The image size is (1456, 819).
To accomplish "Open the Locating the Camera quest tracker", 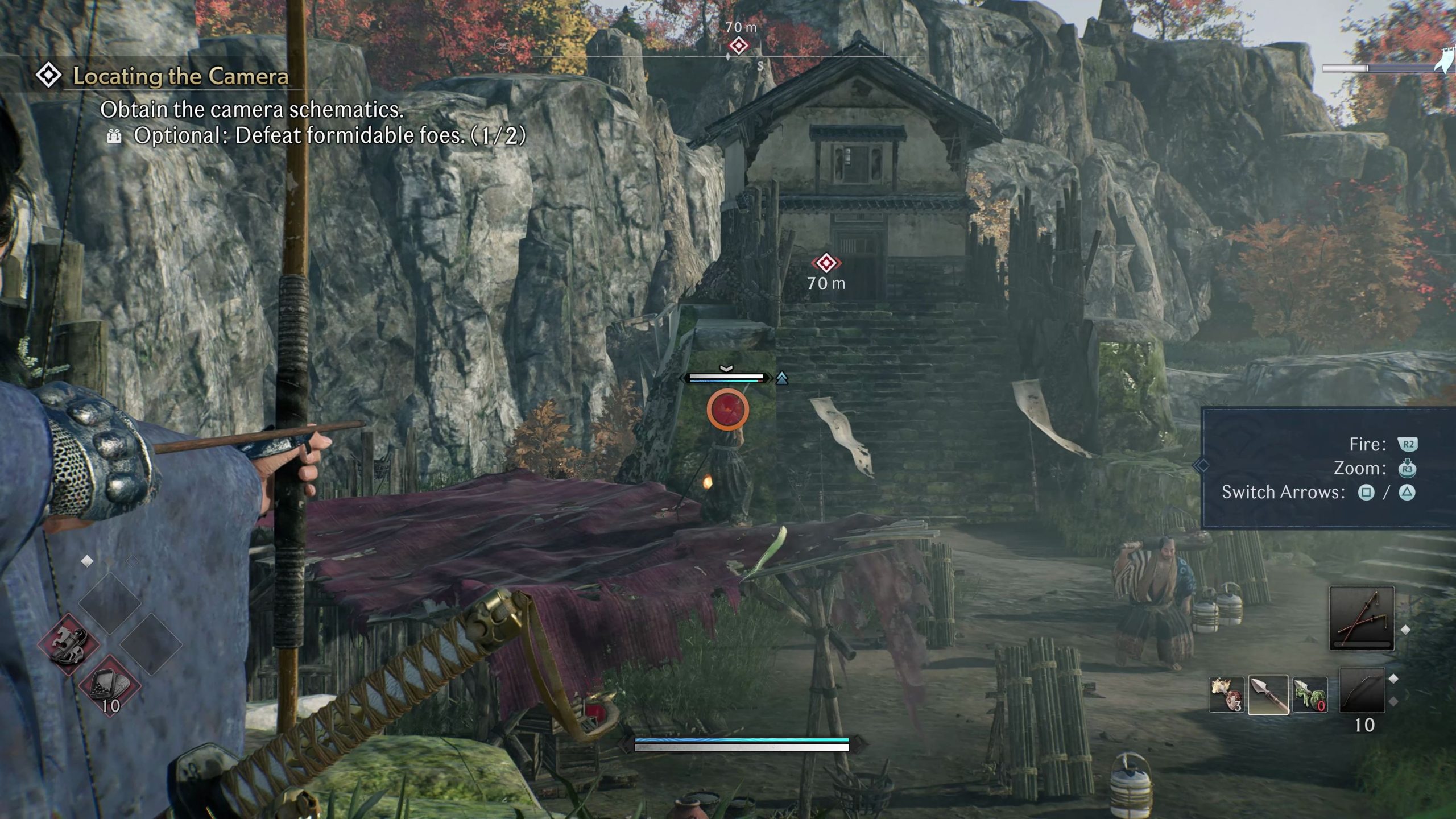I will click(180, 76).
